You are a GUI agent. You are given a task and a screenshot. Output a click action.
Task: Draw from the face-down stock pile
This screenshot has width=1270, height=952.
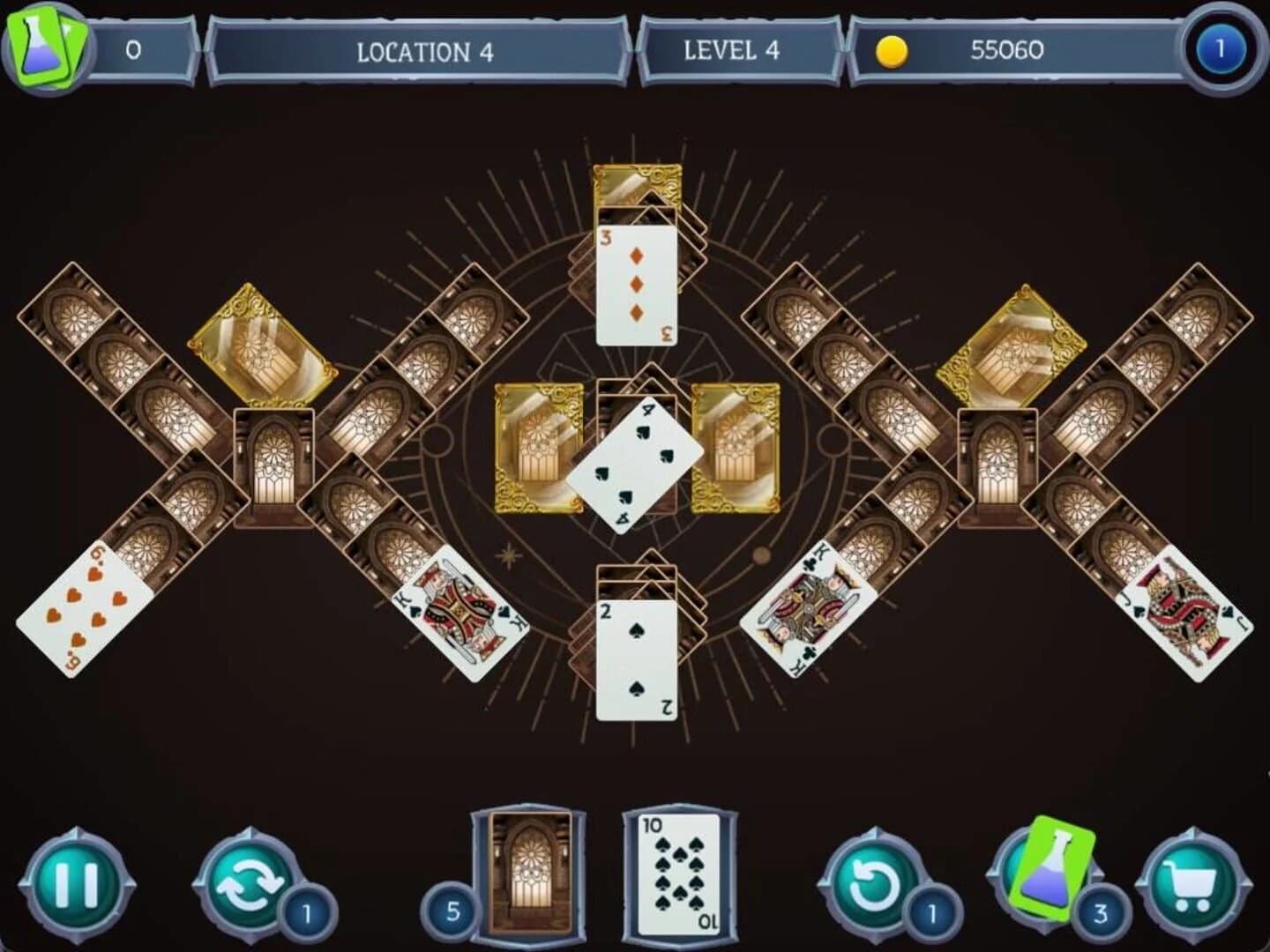529,881
